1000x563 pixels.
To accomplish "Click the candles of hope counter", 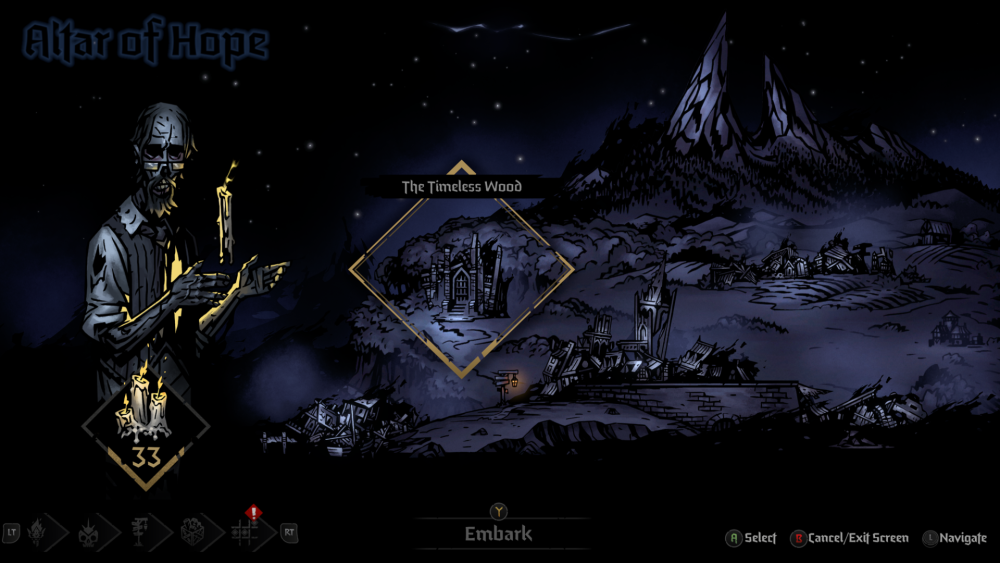I will point(146,426).
